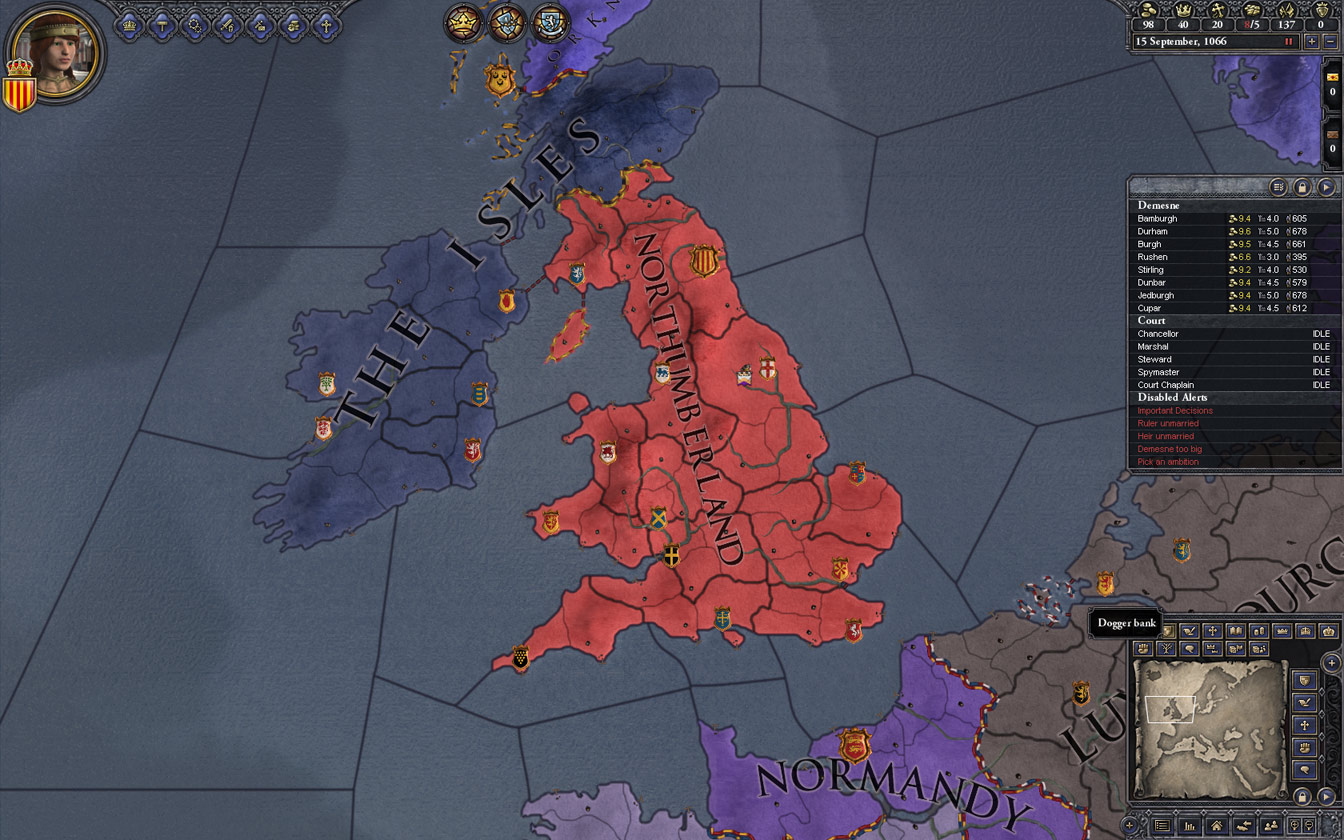Screen dimensions: 1344x840
Task: Lock the outliner panel with padlock button
Action: pos(1302,187)
